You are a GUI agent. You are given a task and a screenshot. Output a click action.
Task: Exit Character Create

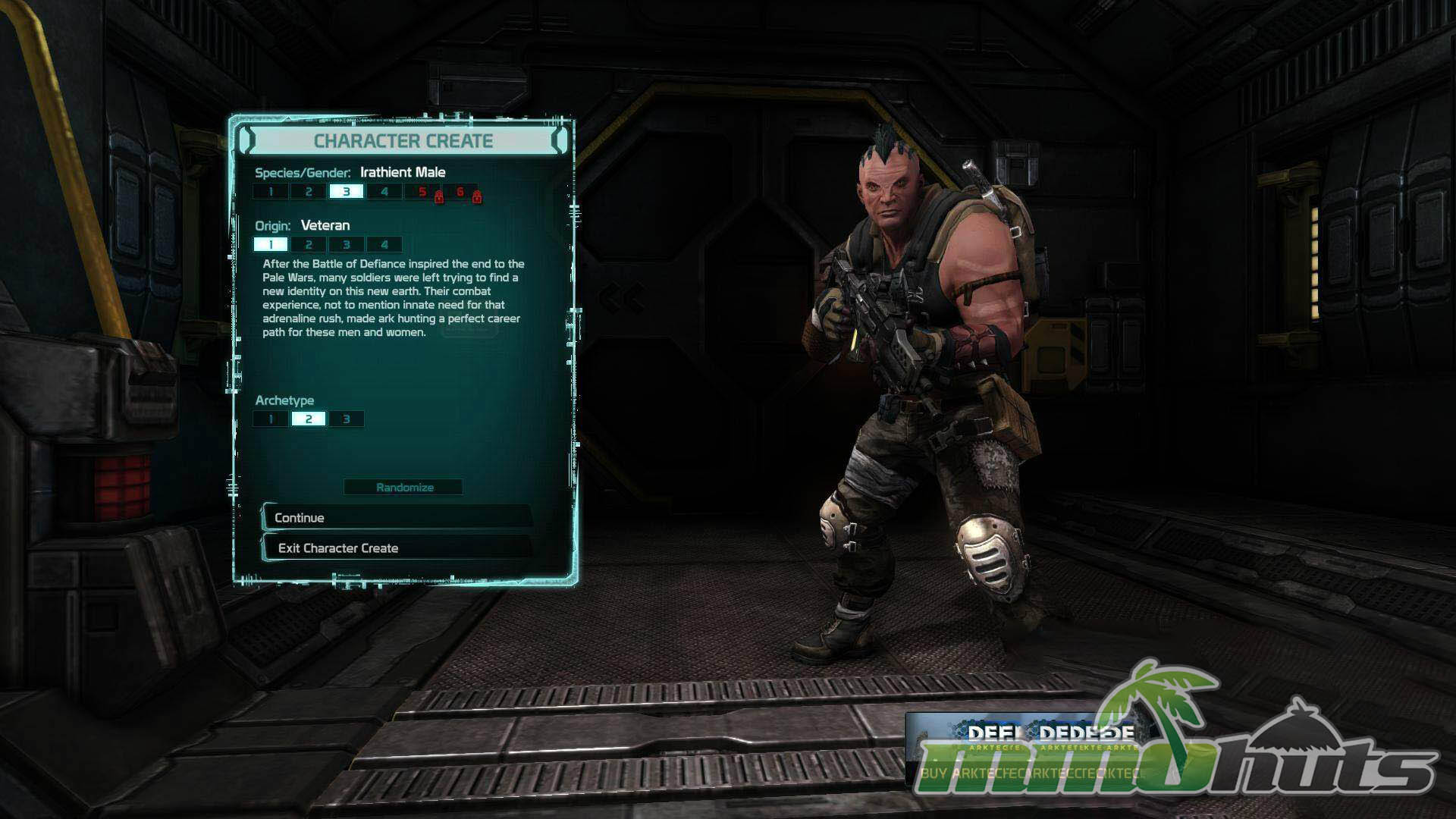397,548
